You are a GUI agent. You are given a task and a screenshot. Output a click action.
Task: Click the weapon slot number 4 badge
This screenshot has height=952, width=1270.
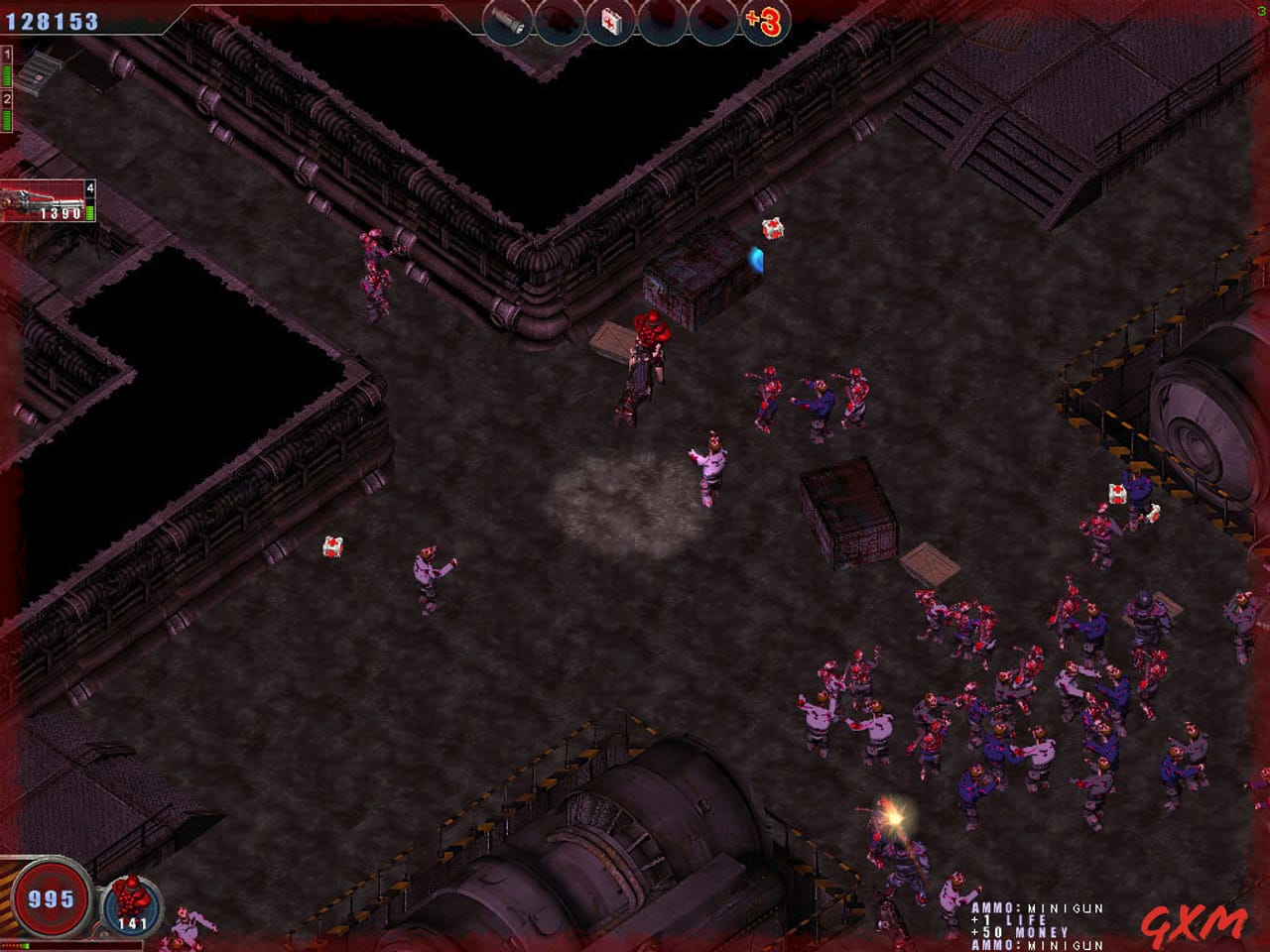(90, 188)
